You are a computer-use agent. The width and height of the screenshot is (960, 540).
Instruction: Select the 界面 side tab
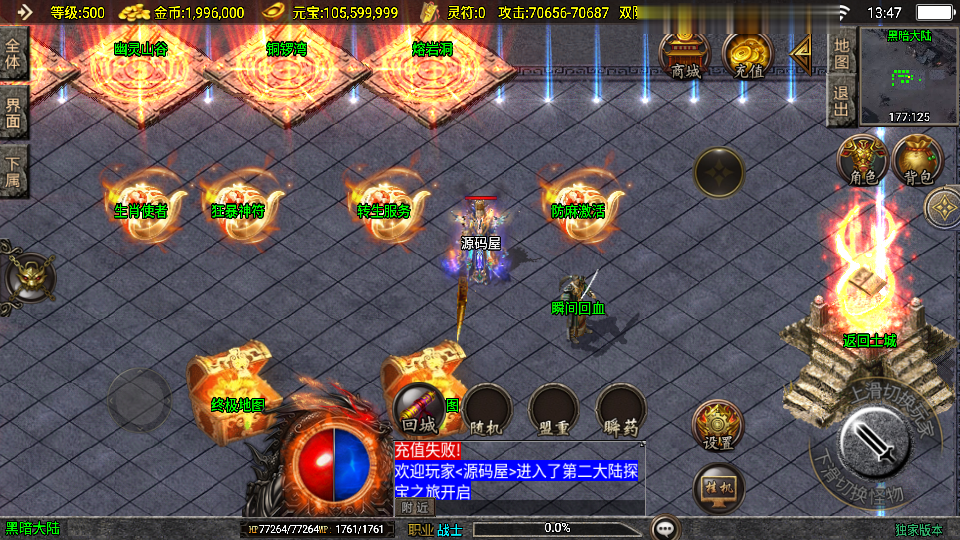13,112
